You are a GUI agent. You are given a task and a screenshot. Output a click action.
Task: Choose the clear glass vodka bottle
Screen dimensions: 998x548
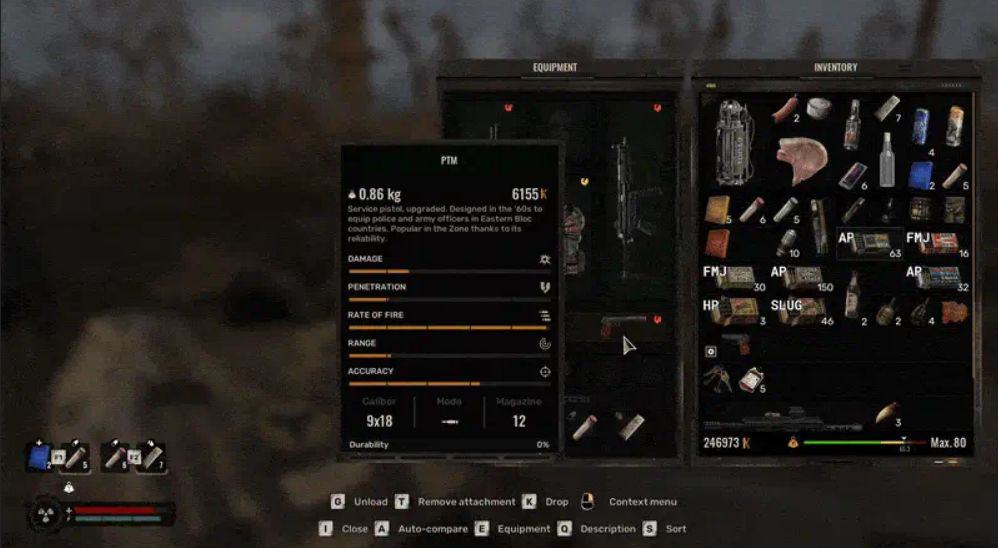(x=886, y=159)
